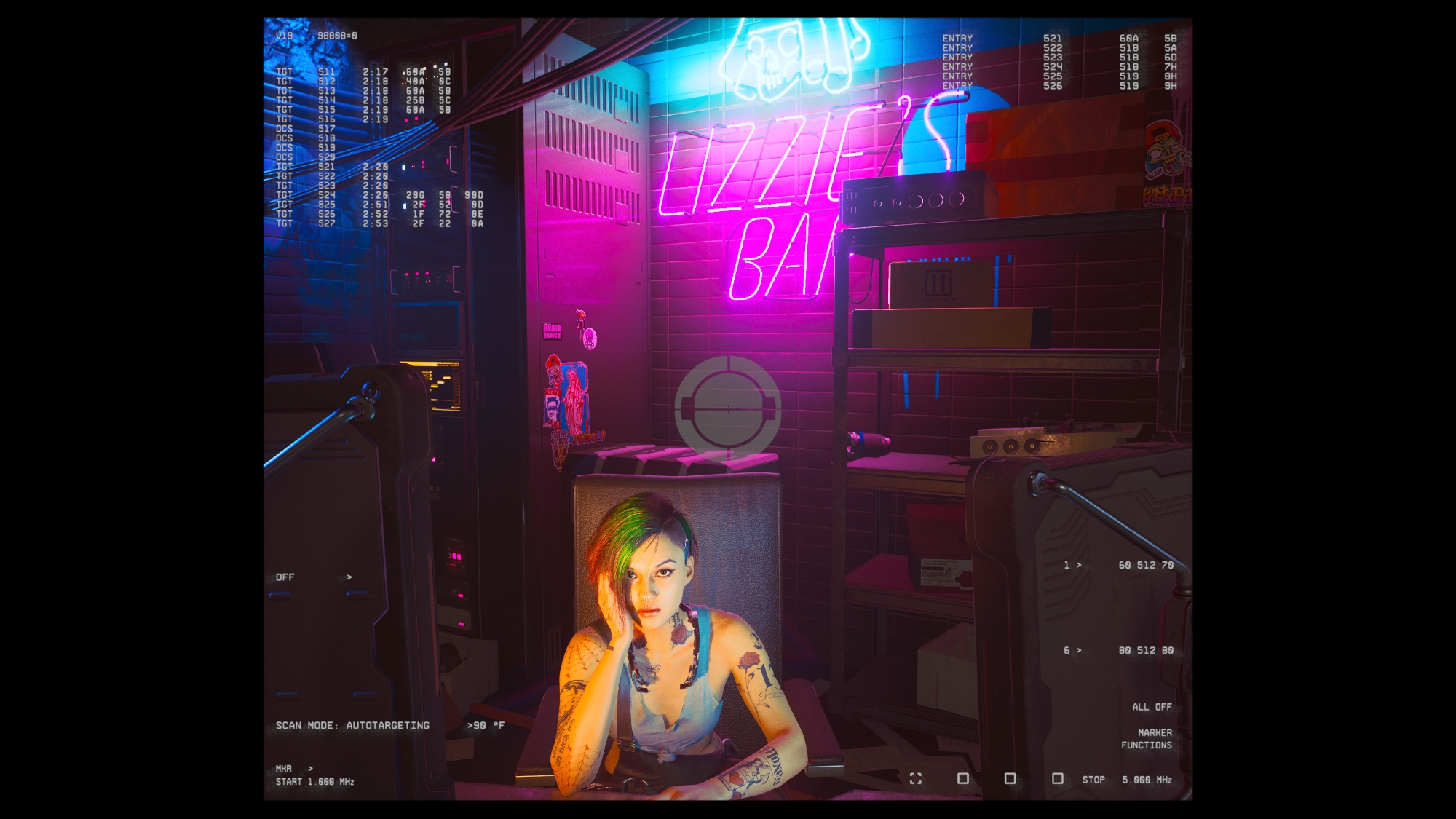Select the ALL OFF option
This screenshot has height=819, width=1456.
click(1151, 707)
